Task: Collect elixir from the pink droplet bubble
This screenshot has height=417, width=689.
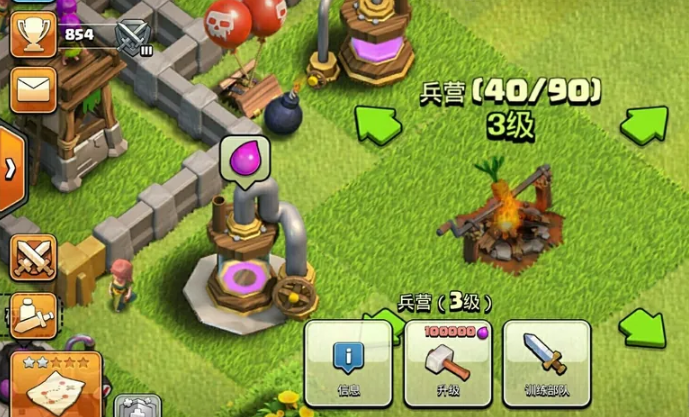Action: click(244, 160)
